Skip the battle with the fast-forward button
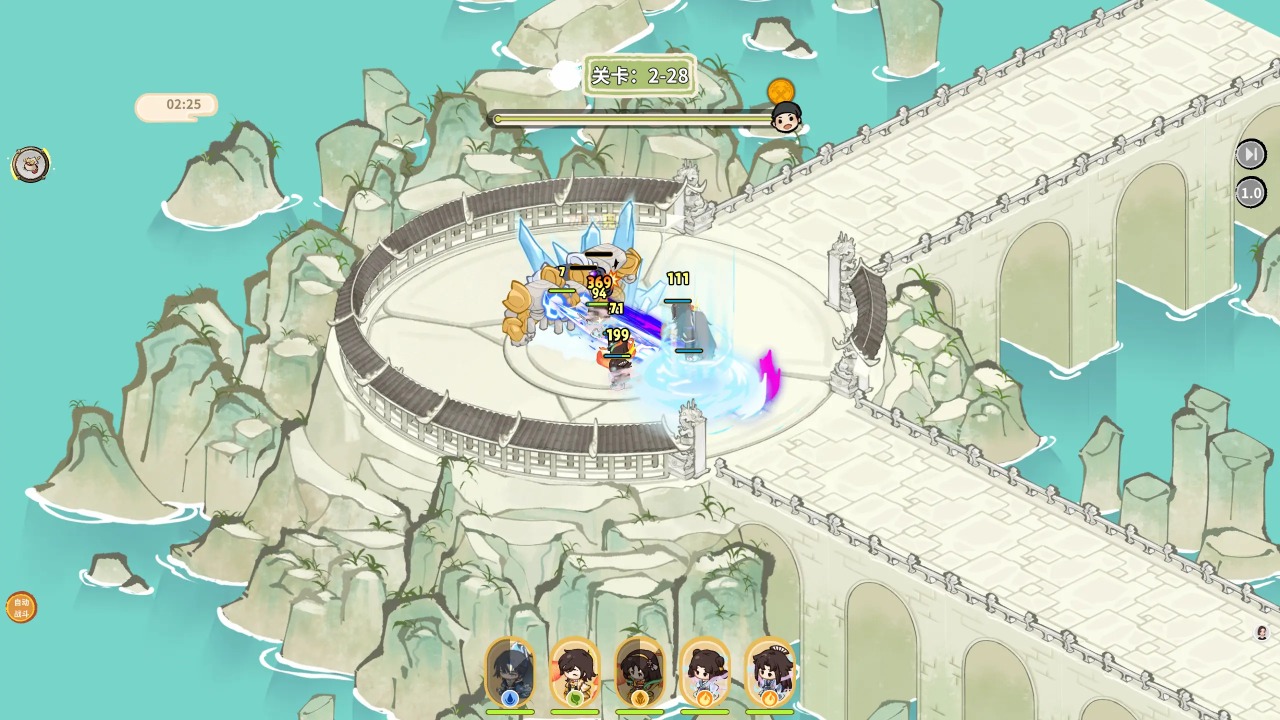This screenshot has height=720, width=1280. tap(1250, 154)
